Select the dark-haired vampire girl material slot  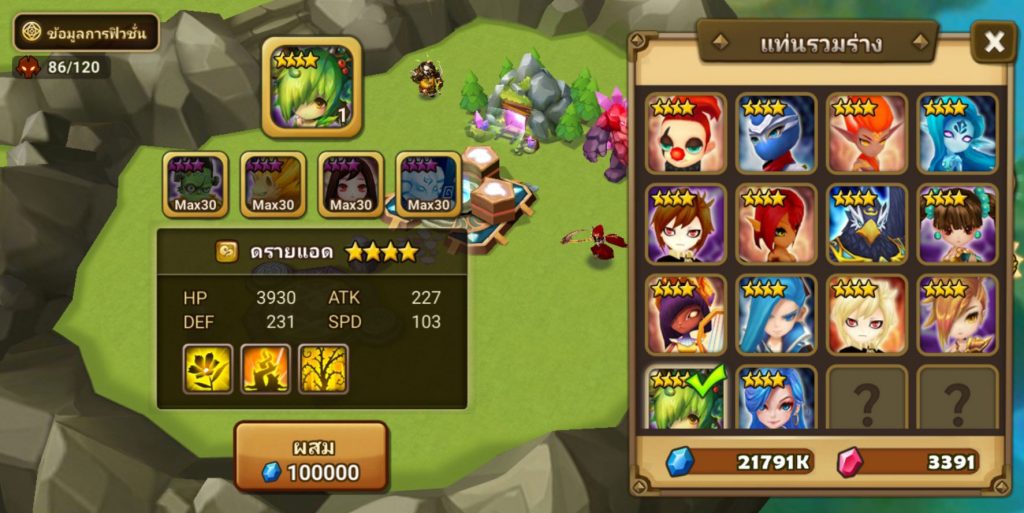351,185
